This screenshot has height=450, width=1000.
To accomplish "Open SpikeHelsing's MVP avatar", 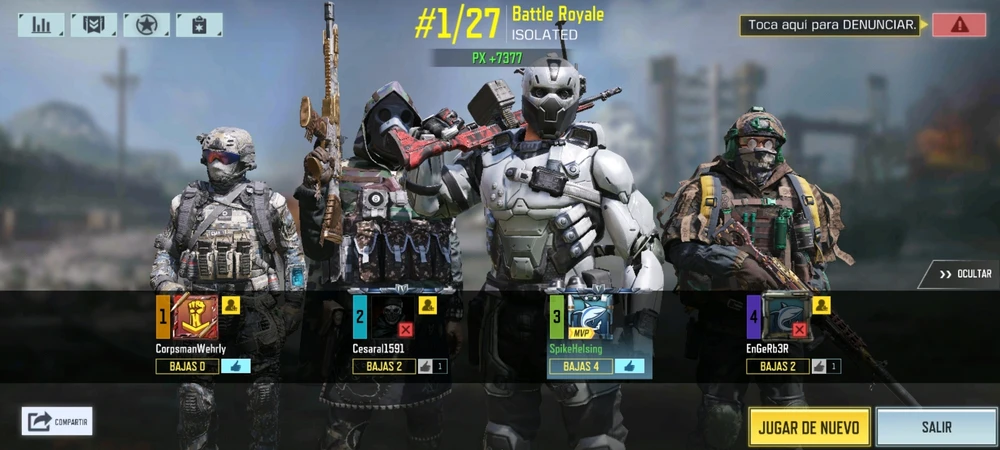I will (x=589, y=317).
